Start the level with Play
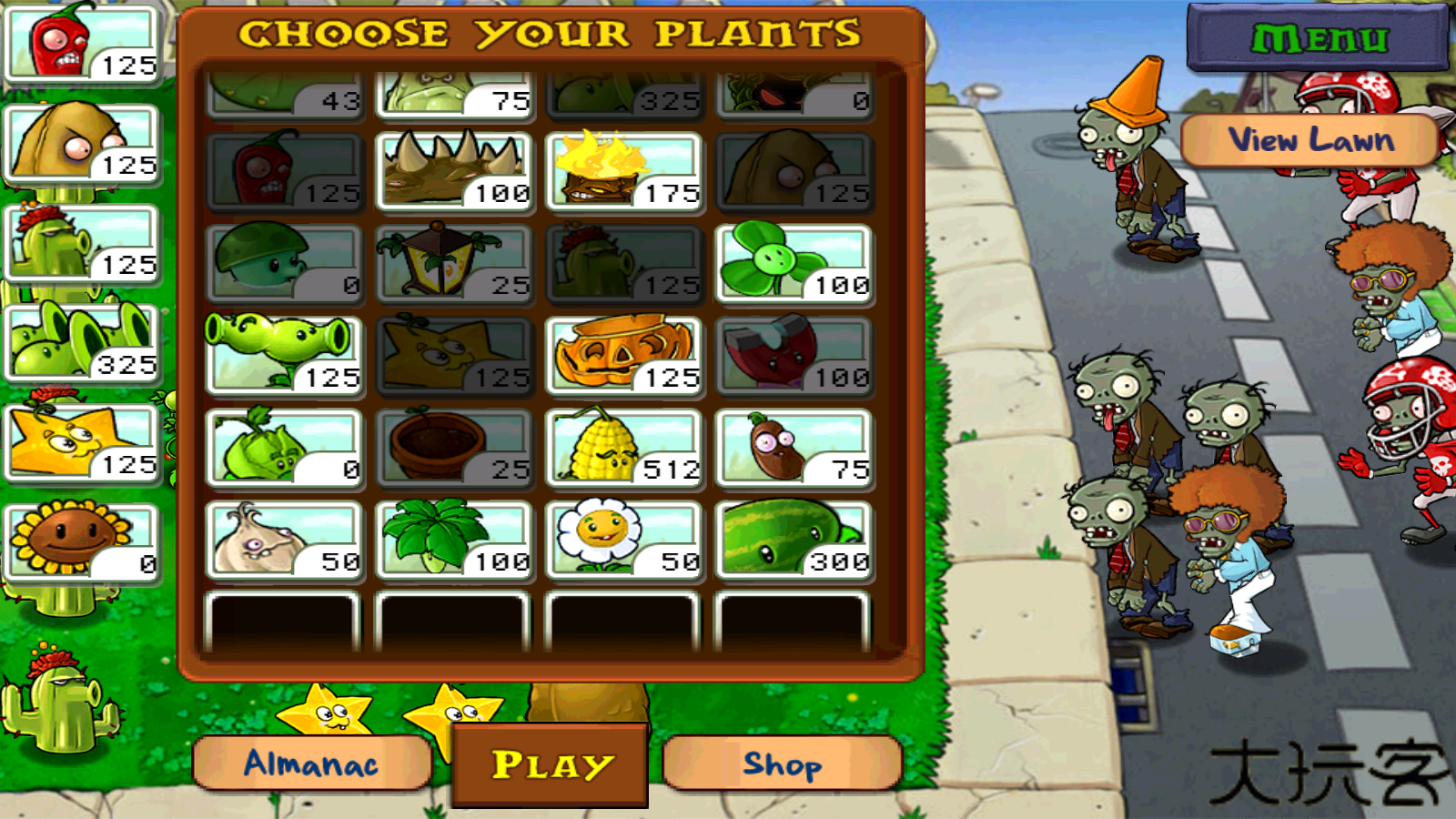1456x819 pixels. pyautogui.click(x=551, y=765)
